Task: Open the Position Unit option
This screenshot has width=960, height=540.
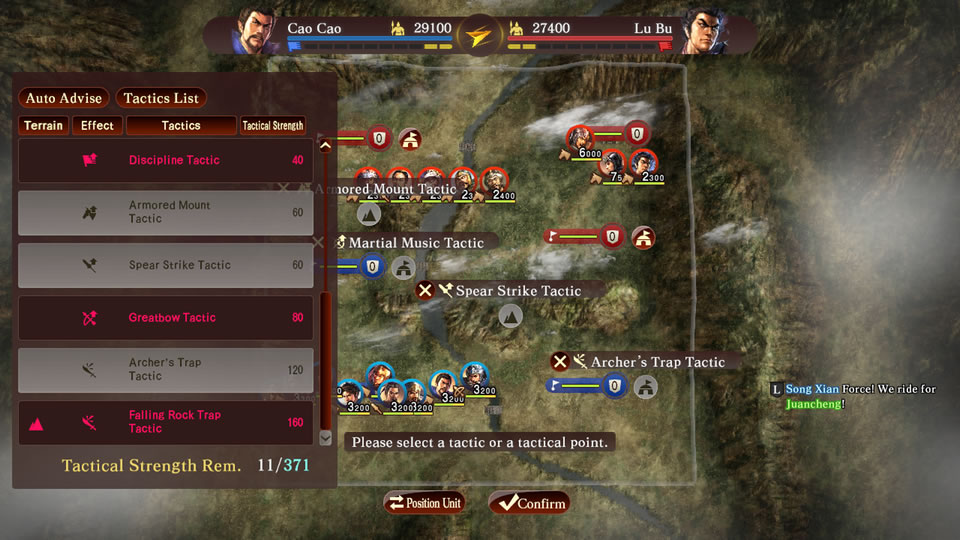Action: pos(424,503)
